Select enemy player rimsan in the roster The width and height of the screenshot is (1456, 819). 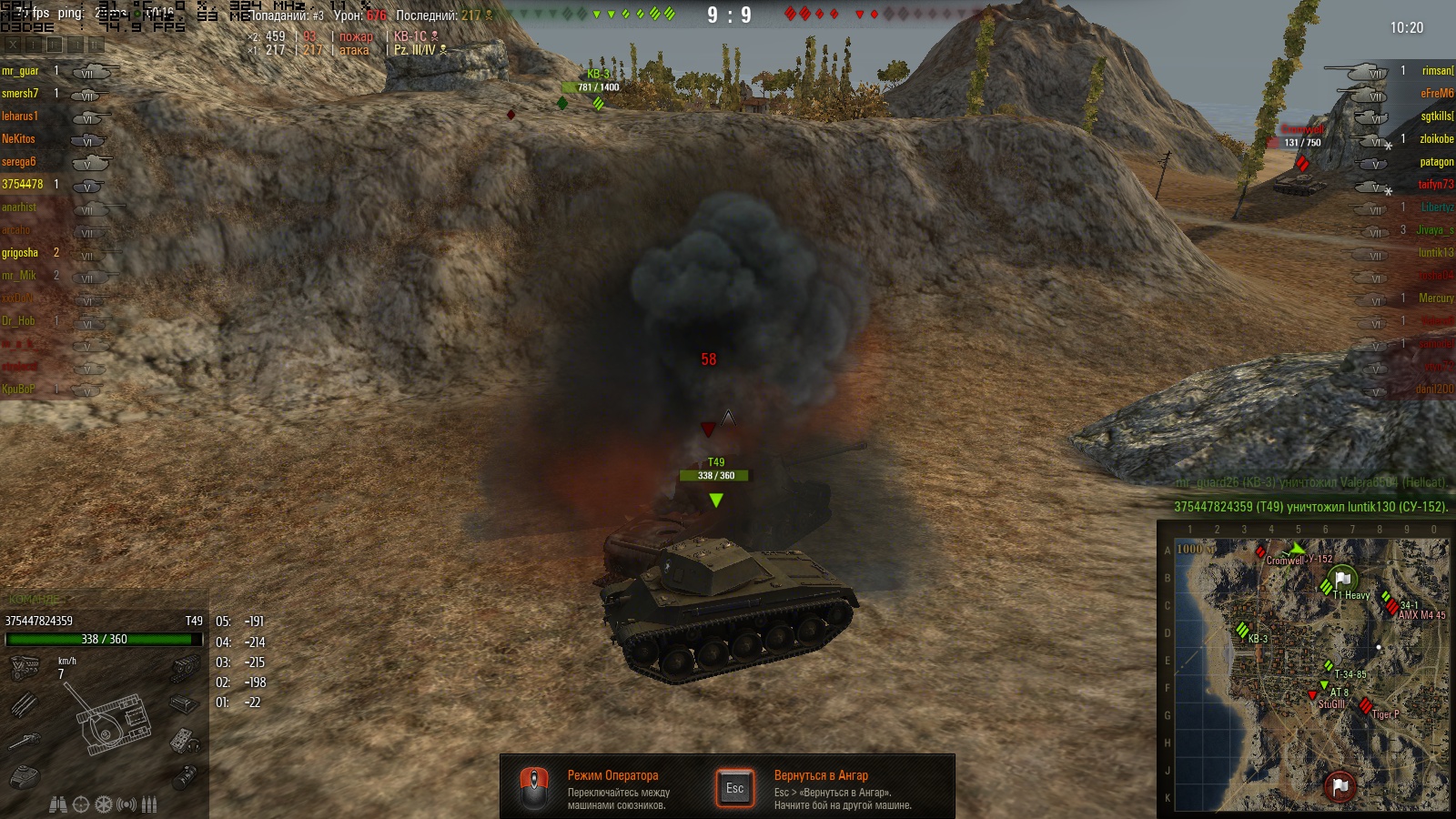coord(1437,71)
